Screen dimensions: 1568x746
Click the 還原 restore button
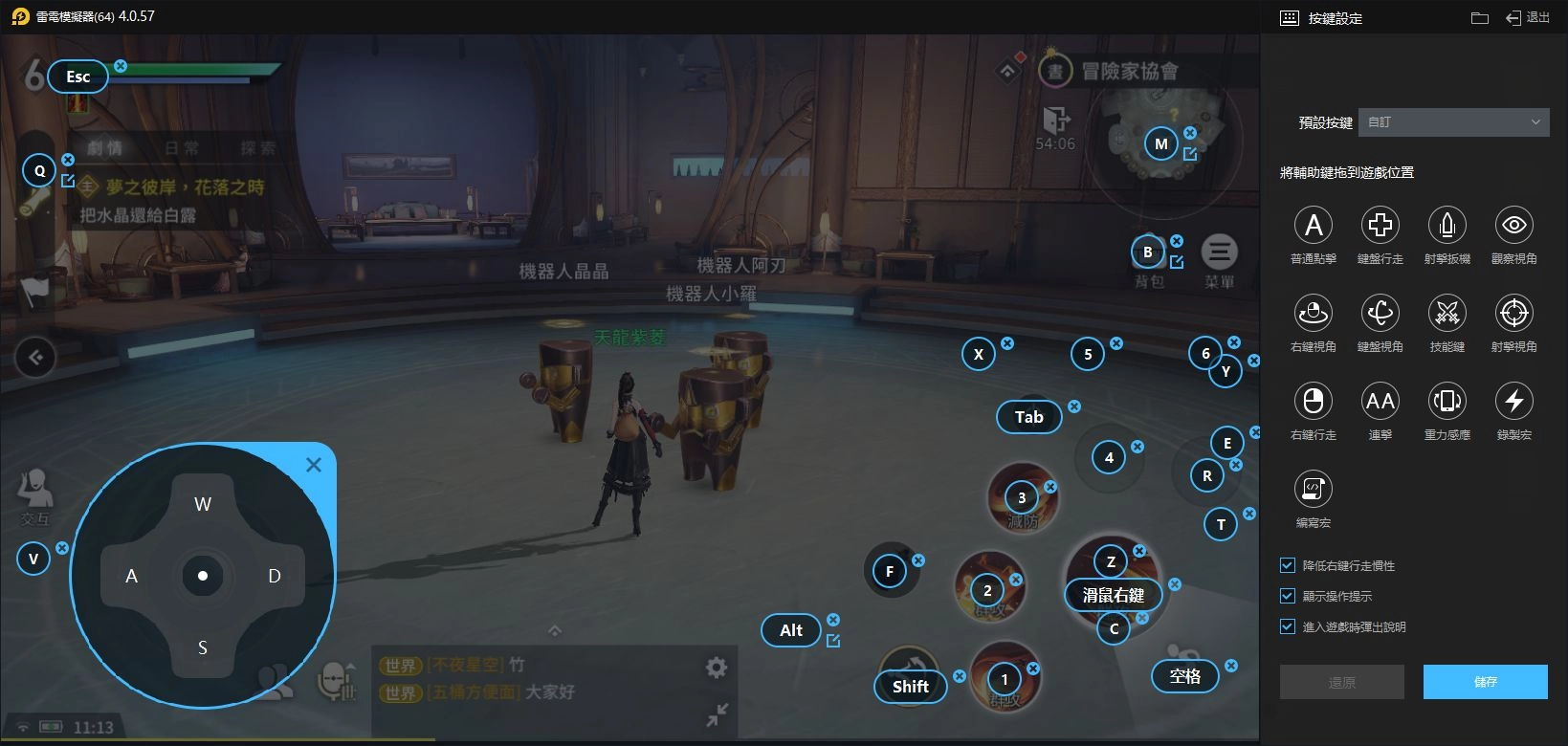[1341, 682]
